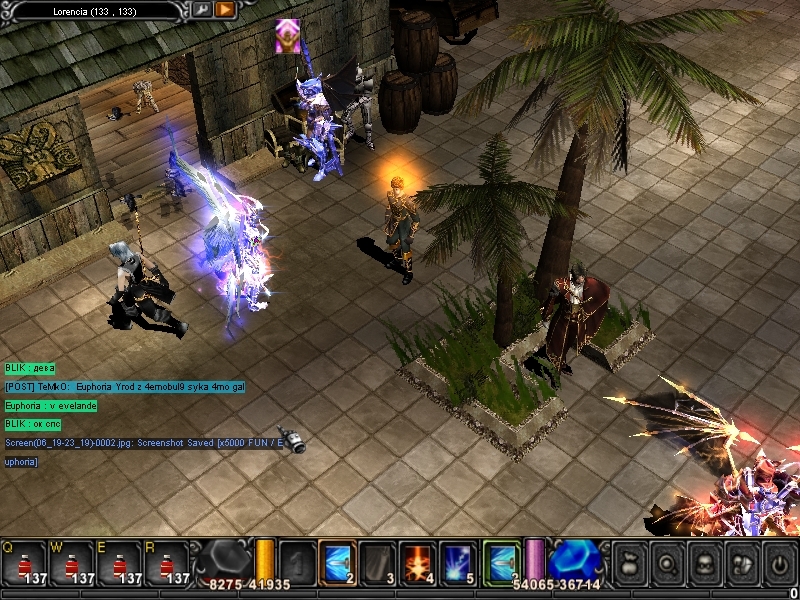Activate the fiery burst skill in slot 4
This screenshot has height=600, width=800.
pyautogui.click(x=417, y=562)
